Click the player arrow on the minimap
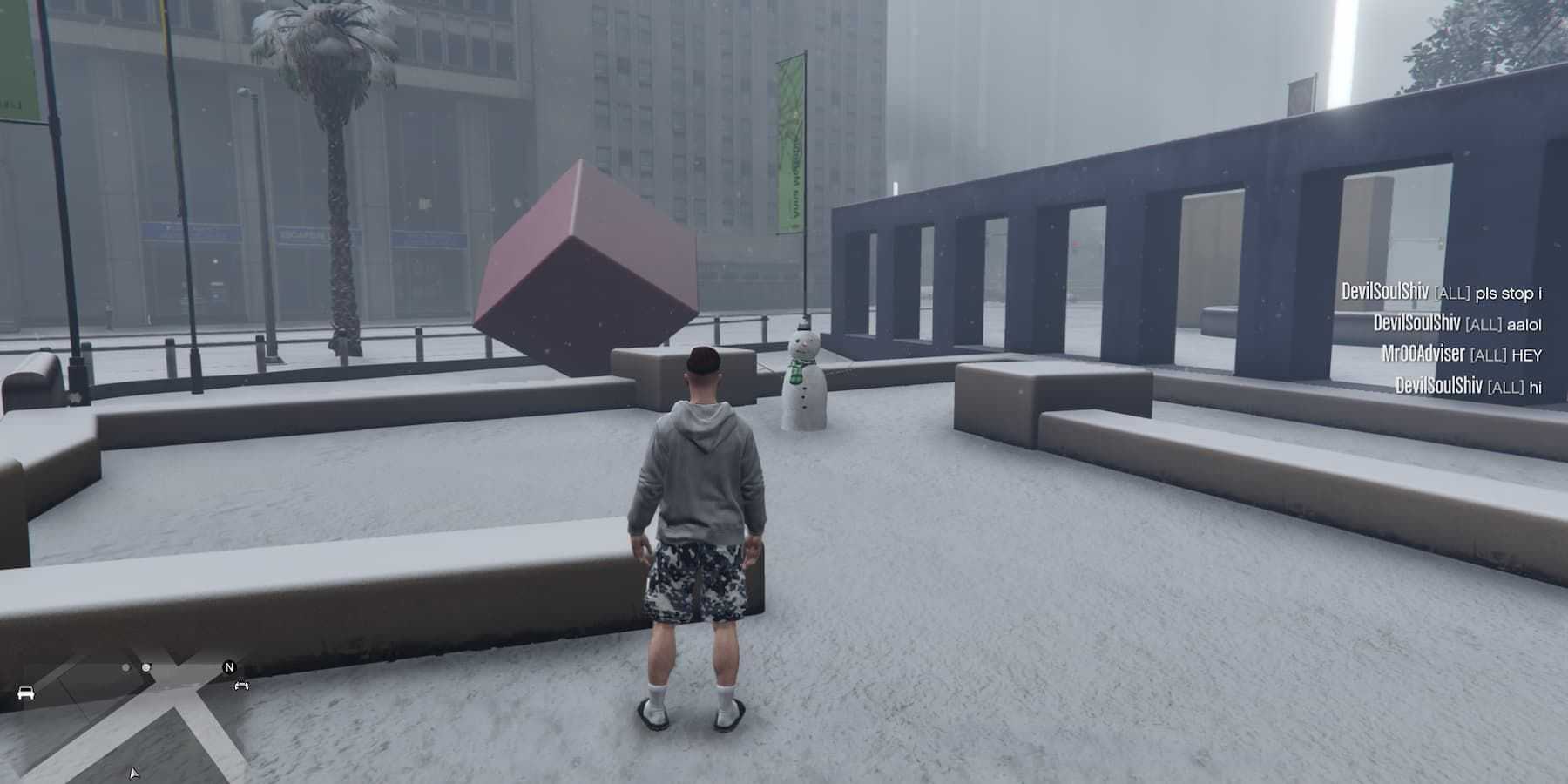The height and width of the screenshot is (784, 1568). [x=134, y=773]
